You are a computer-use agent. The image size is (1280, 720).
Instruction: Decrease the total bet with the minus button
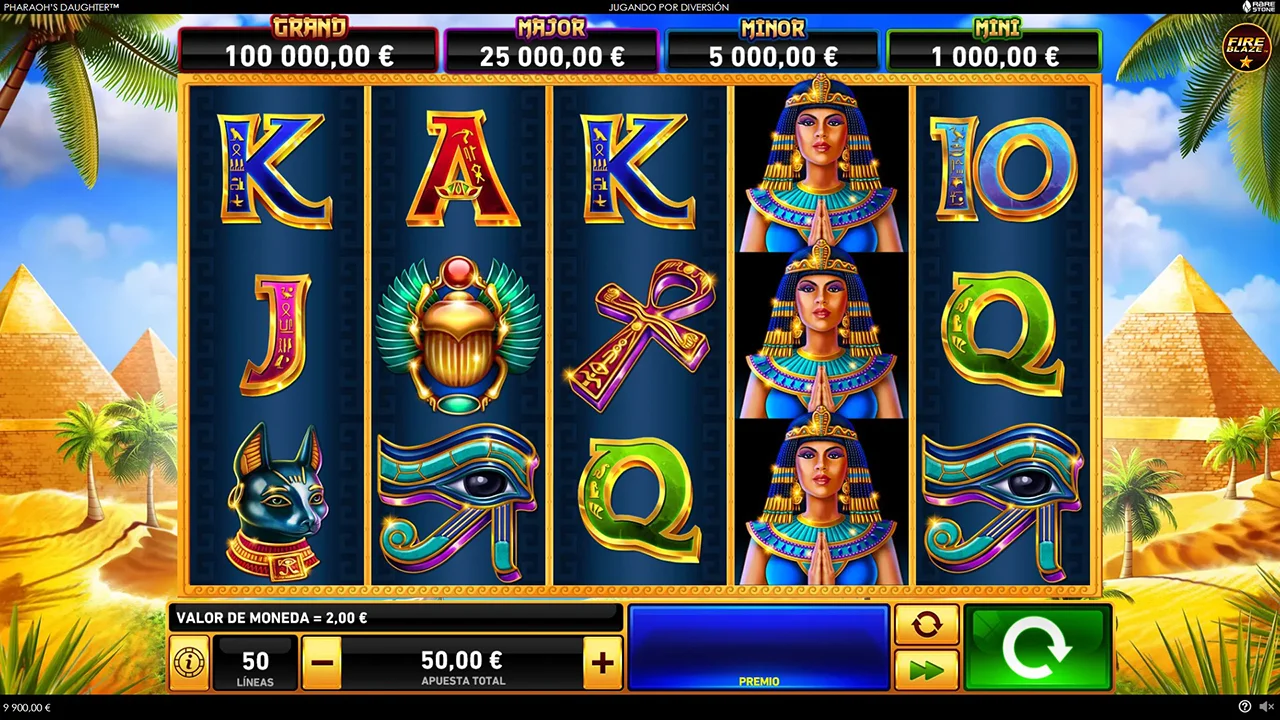coord(321,662)
